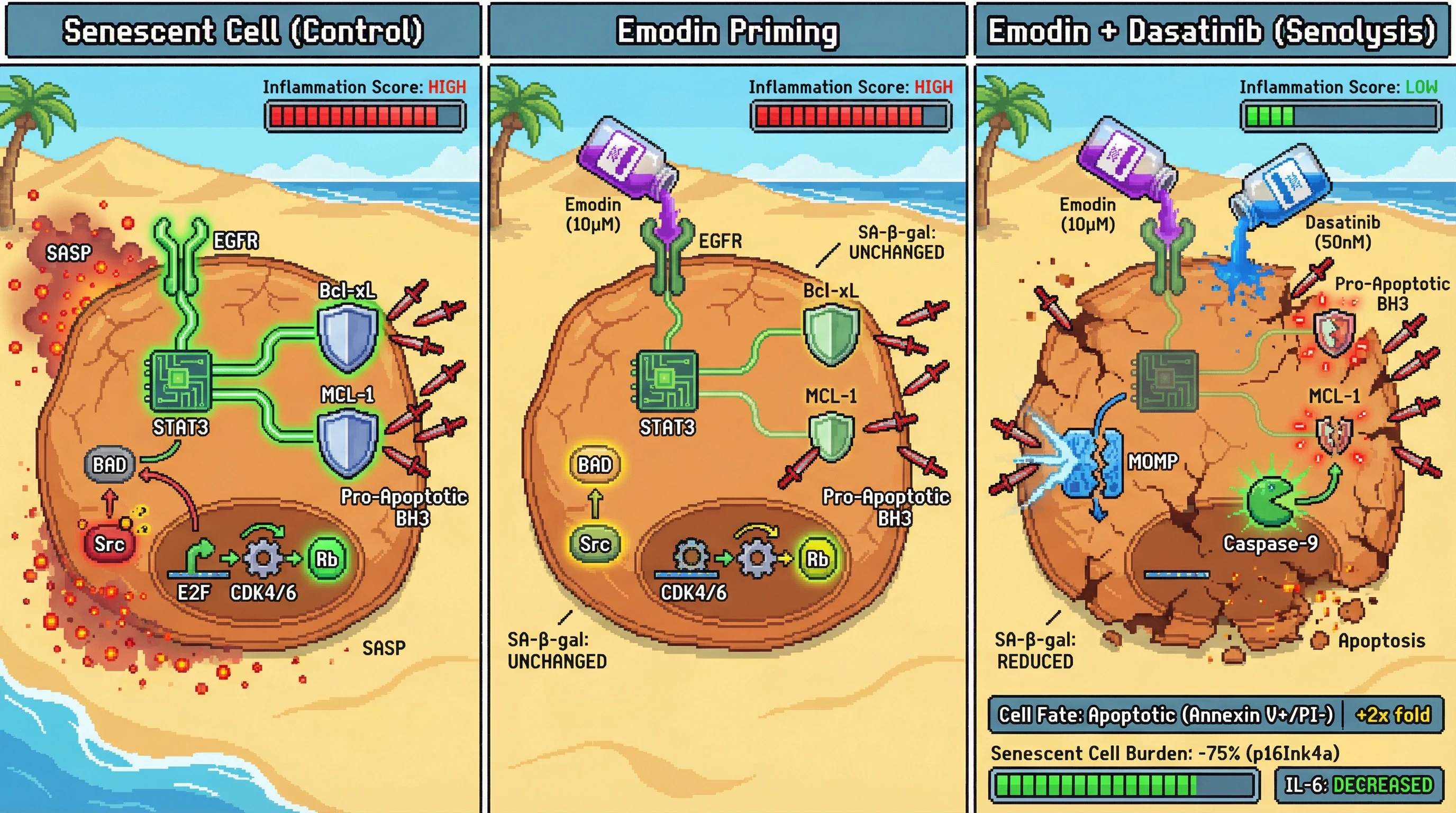Click the IL-6: DECREASED badge

coord(1358,785)
